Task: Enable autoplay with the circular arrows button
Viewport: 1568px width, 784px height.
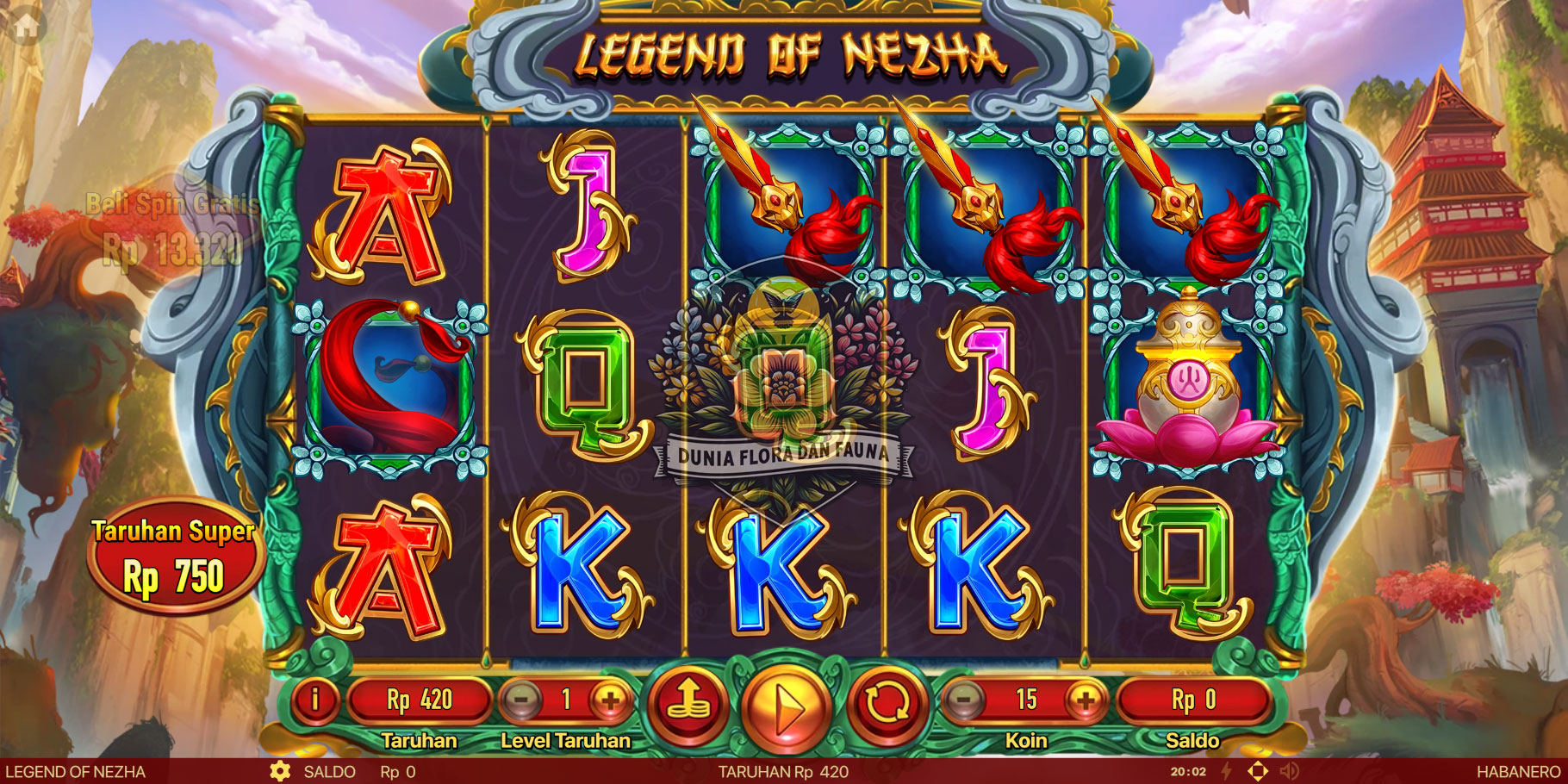Action: click(886, 705)
